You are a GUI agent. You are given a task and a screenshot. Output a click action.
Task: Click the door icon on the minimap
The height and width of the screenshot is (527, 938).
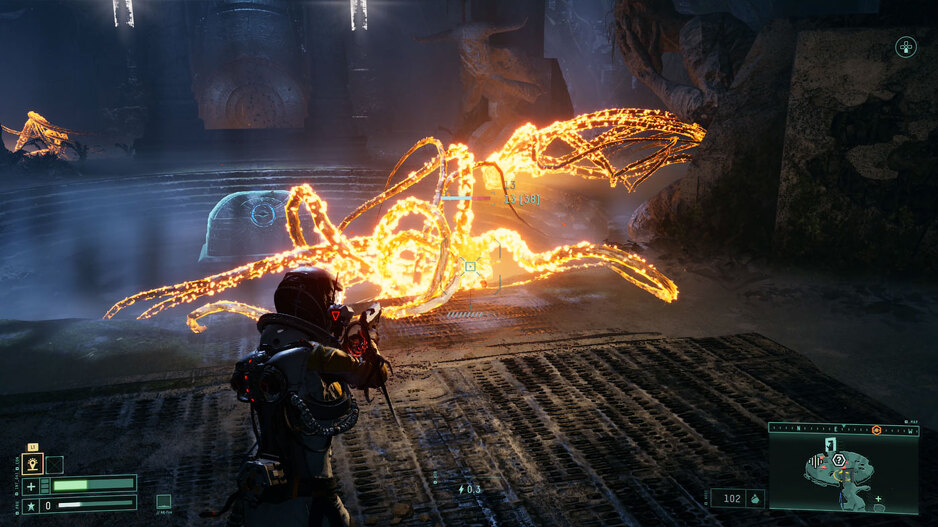point(829,443)
